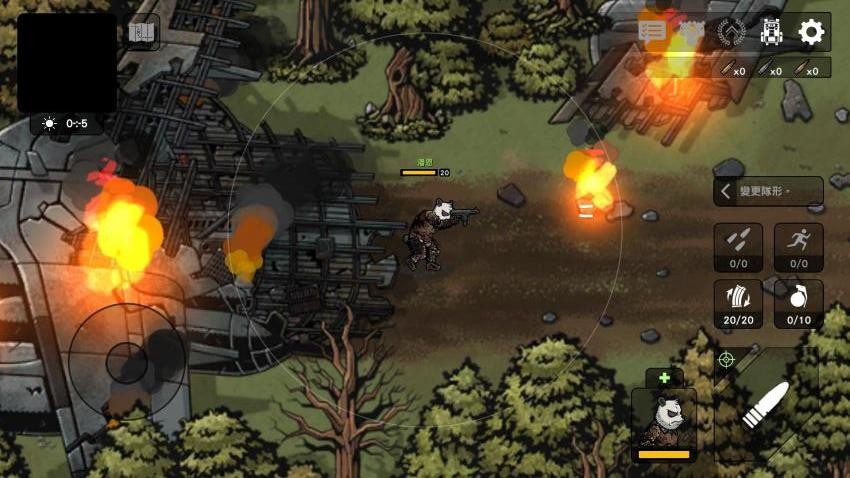The image size is (850, 478).
Task: Fire the weapon with the bullet button
Action: point(766,404)
